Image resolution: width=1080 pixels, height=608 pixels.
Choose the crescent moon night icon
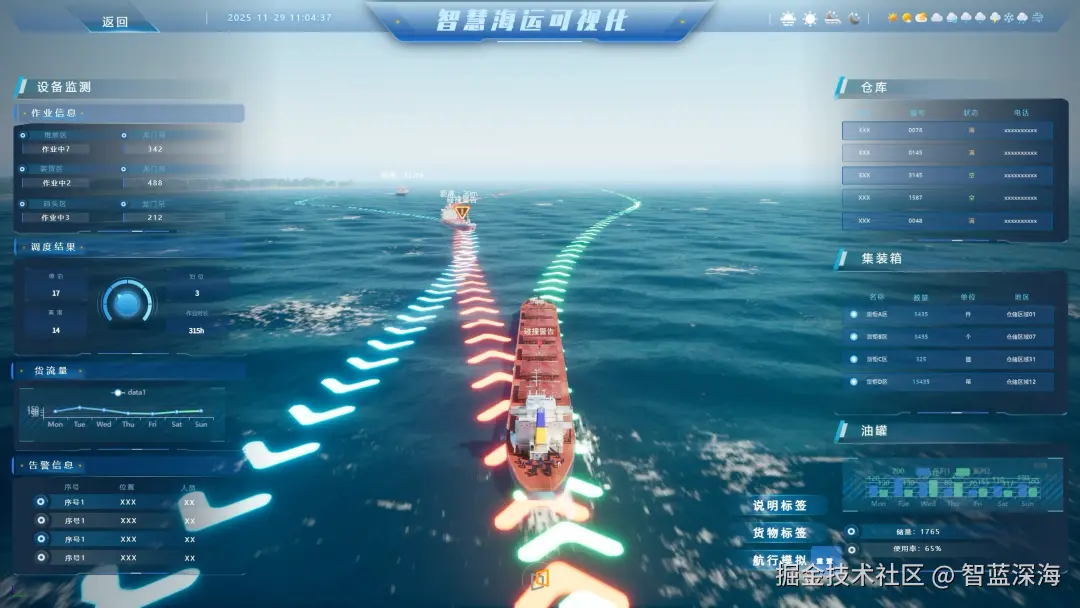[855, 18]
